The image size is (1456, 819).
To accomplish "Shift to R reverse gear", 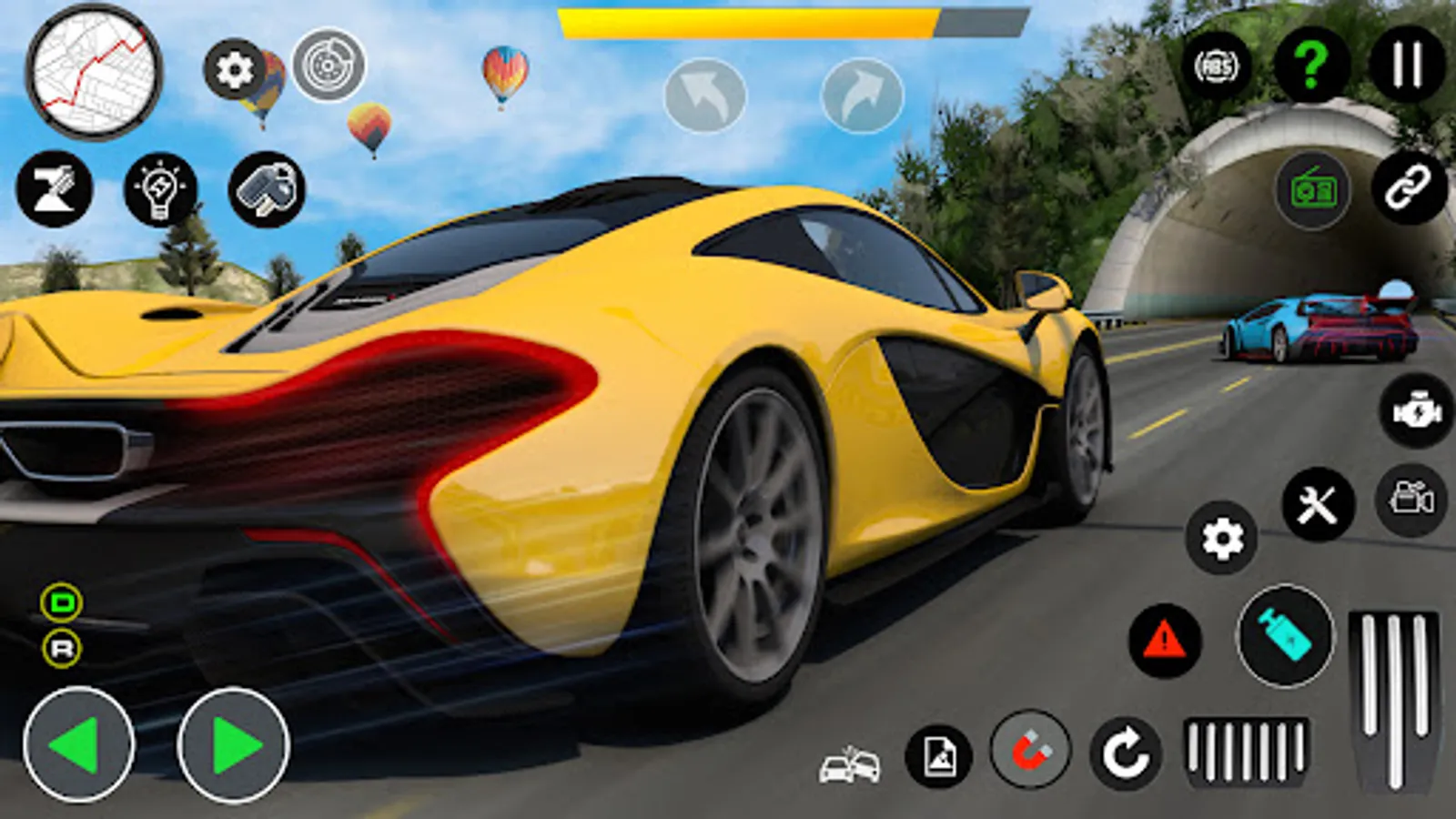I will point(62,649).
